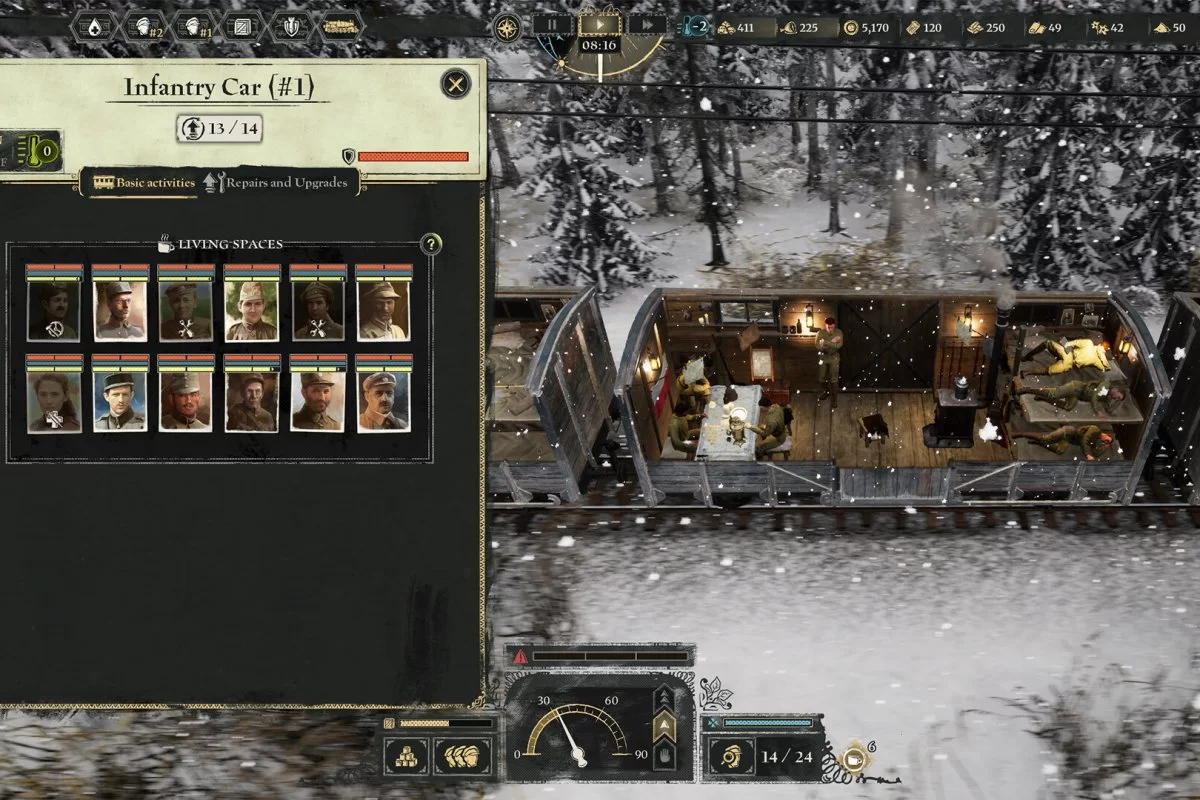Viewport: 1200px width, 800px height.
Task: Open the stacked cargo crates button
Action: 410,755
